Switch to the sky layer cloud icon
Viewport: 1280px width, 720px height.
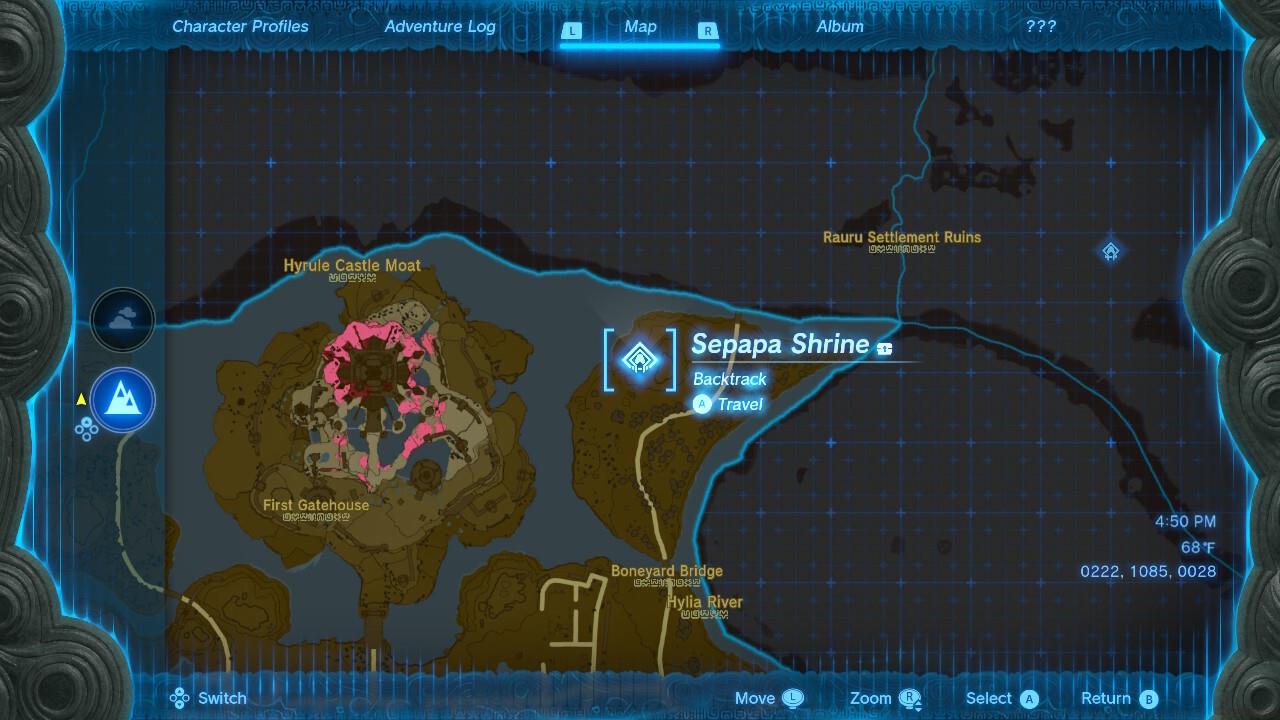click(122, 320)
